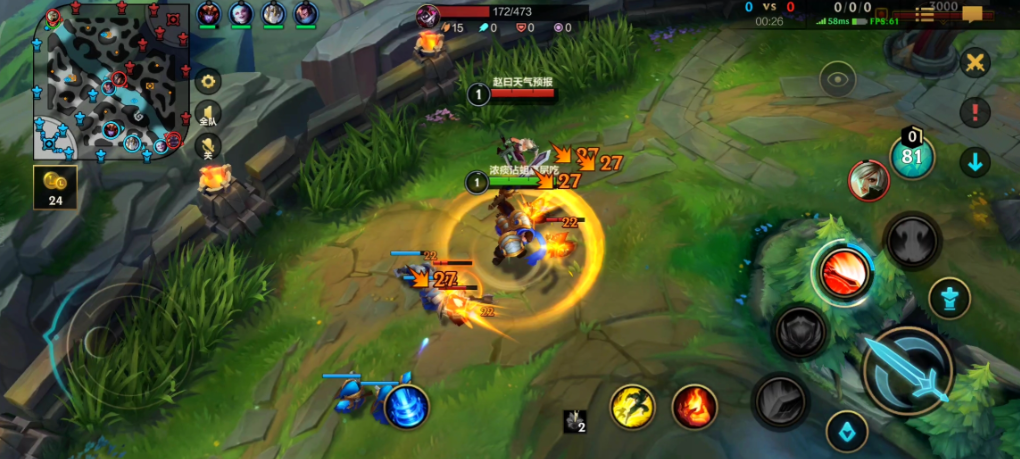Send the crossed-swords attack ping
1020x459 pixels.
coord(974,62)
